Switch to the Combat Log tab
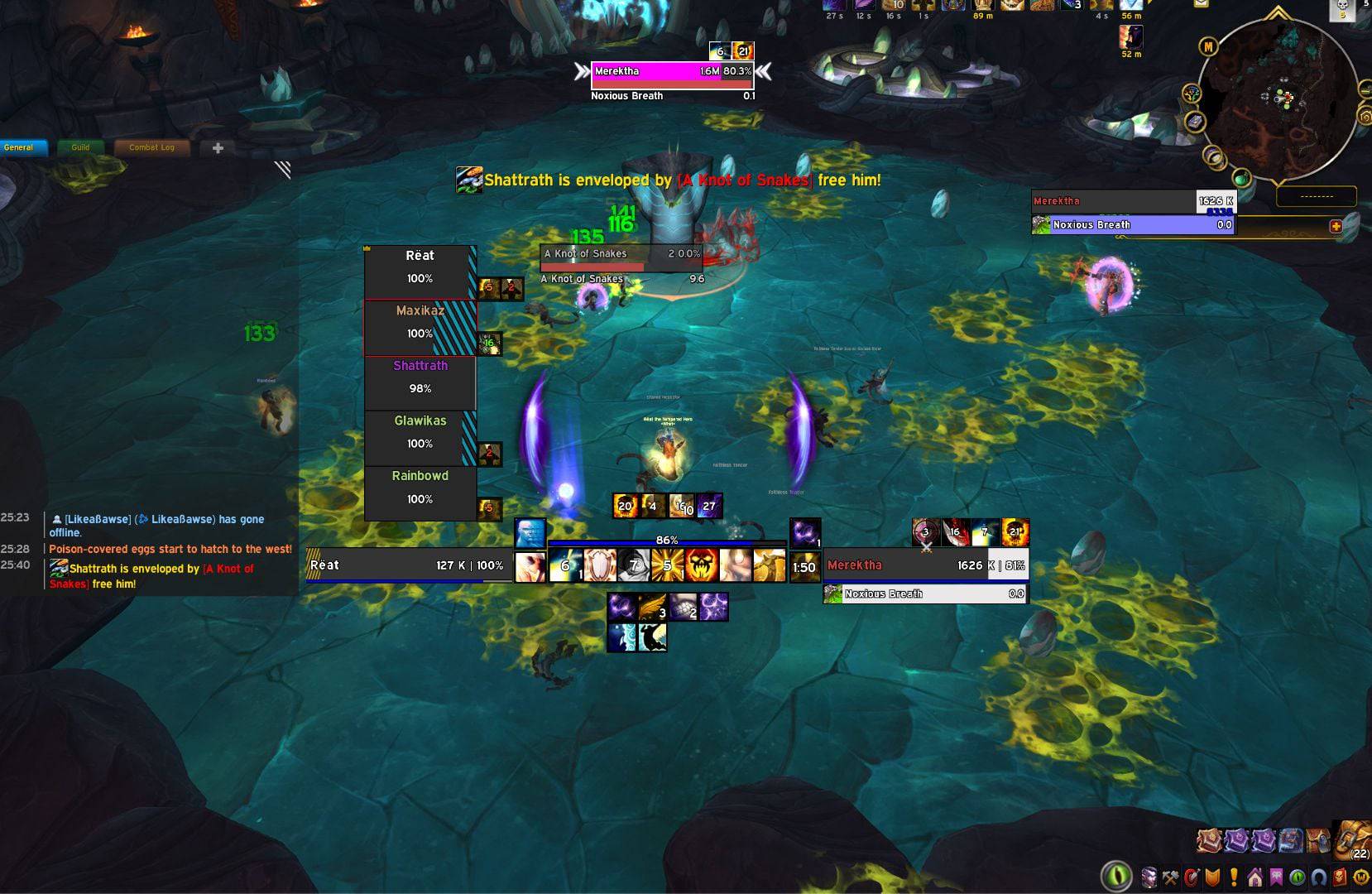Screen dimensions: 1372x894 [151, 147]
